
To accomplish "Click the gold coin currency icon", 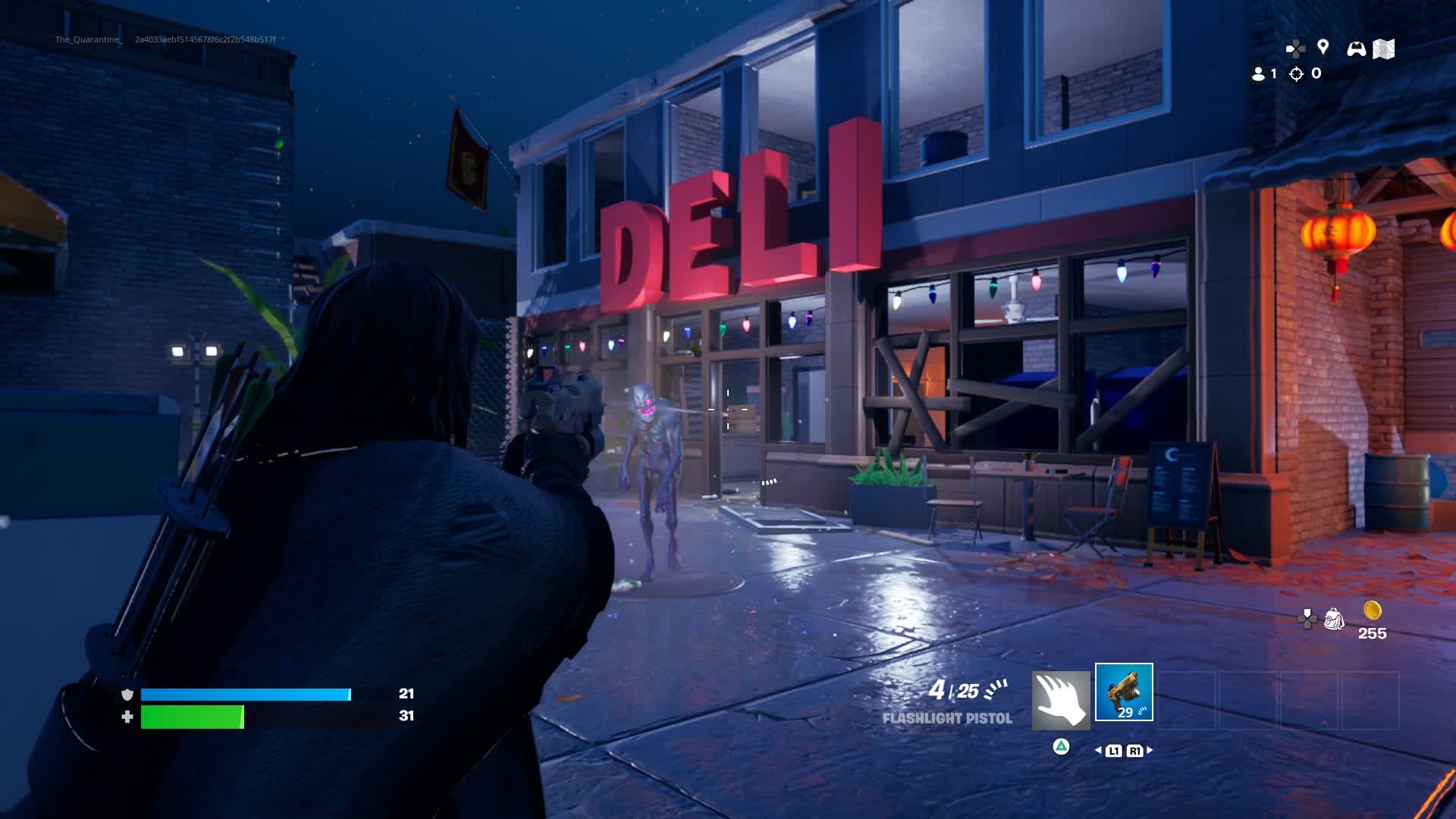I will tap(1372, 610).
